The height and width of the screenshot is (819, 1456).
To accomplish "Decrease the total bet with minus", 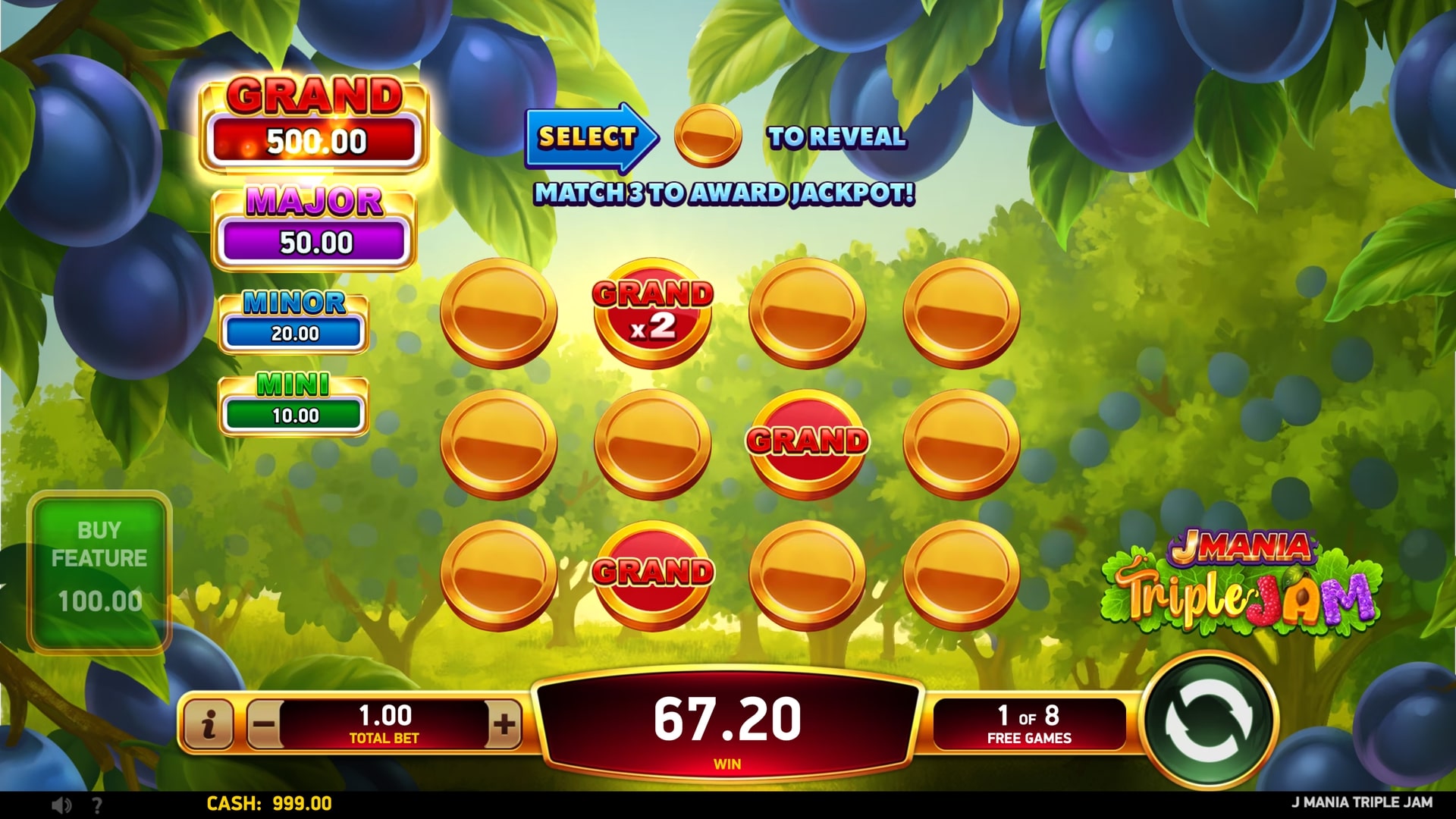I will (265, 724).
